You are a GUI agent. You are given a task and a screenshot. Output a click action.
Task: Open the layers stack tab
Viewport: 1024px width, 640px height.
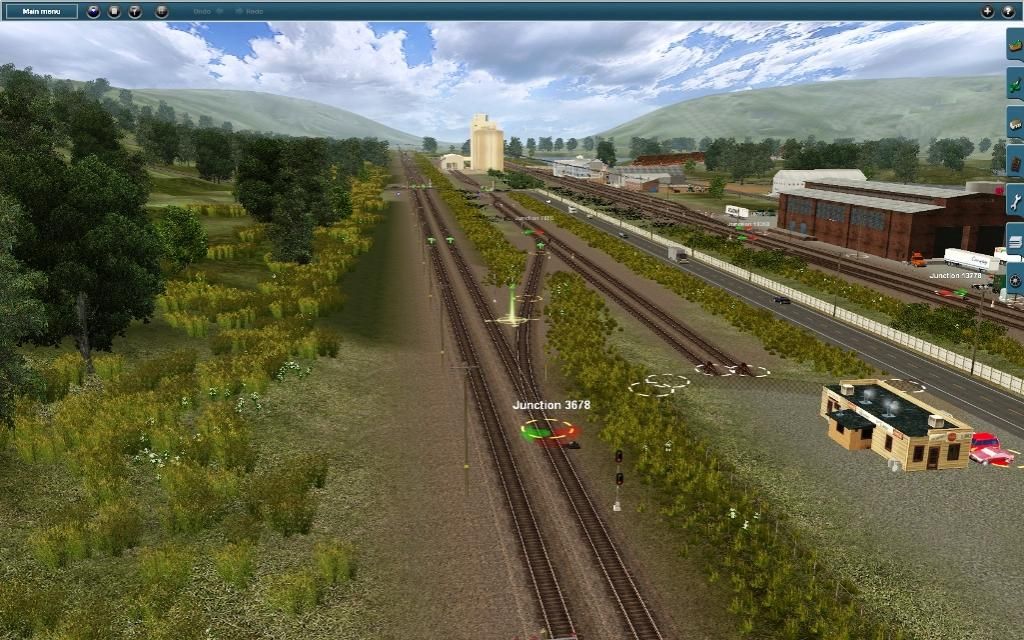(1015, 241)
